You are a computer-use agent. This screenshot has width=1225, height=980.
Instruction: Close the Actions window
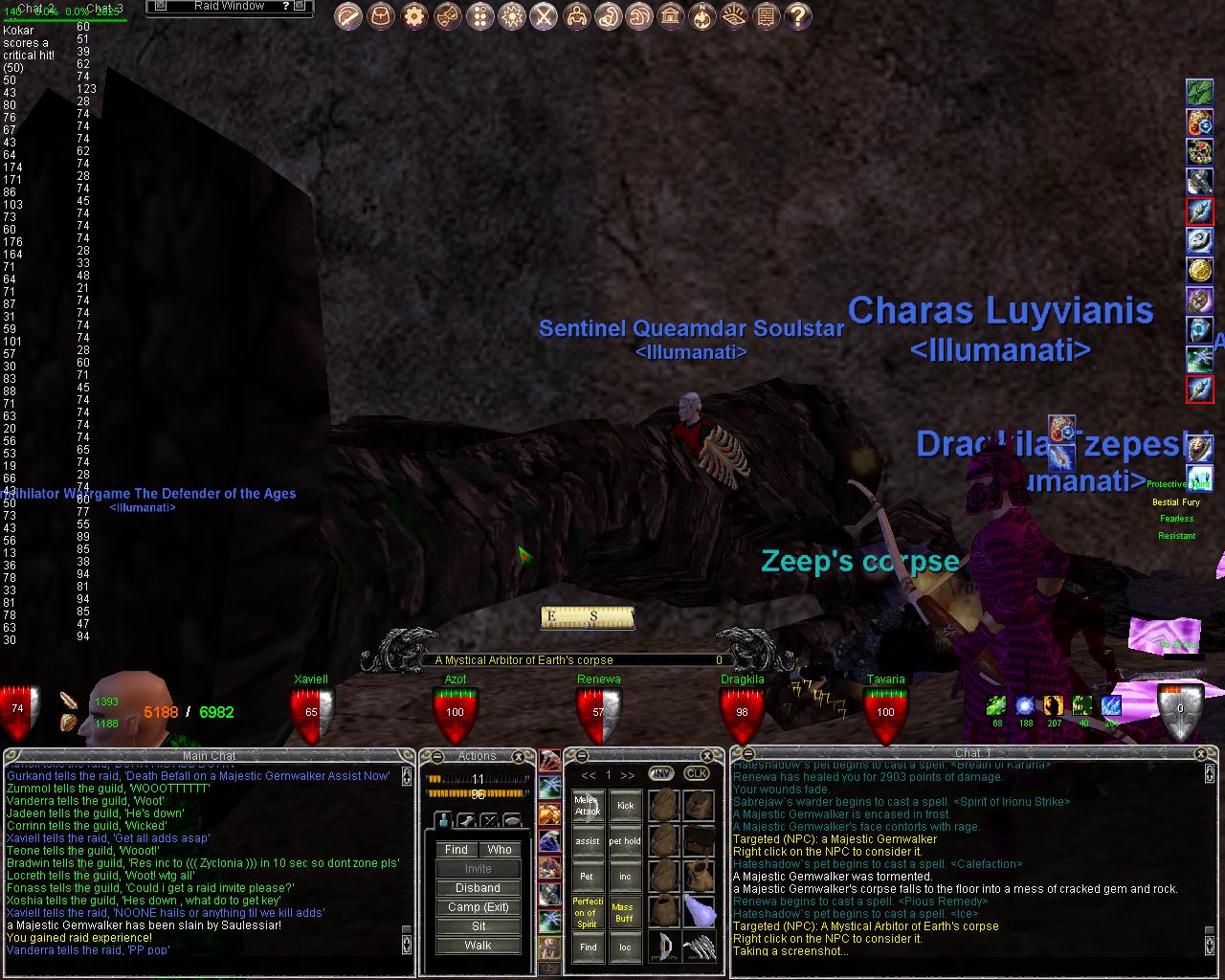coord(520,756)
